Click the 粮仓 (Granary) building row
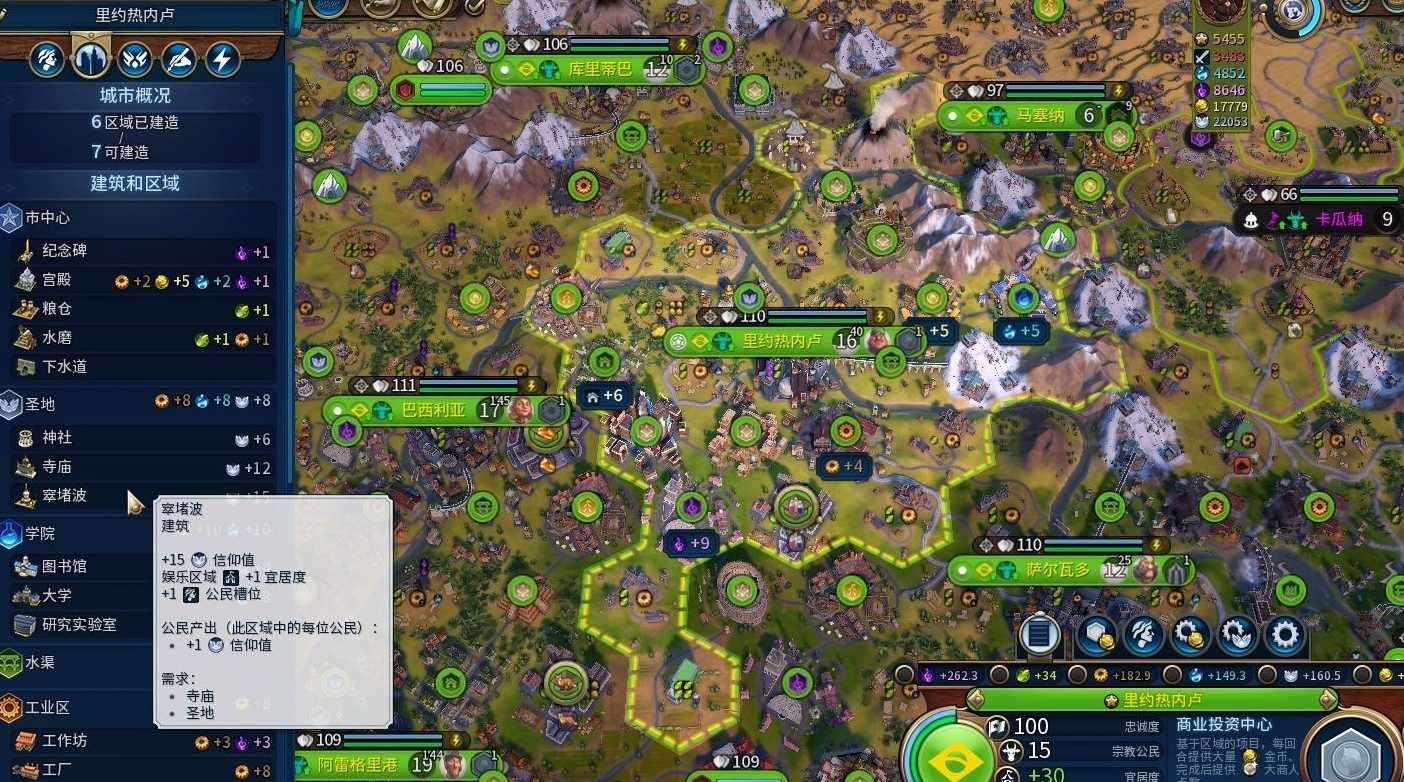1404x782 pixels. click(x=140, y=310)
